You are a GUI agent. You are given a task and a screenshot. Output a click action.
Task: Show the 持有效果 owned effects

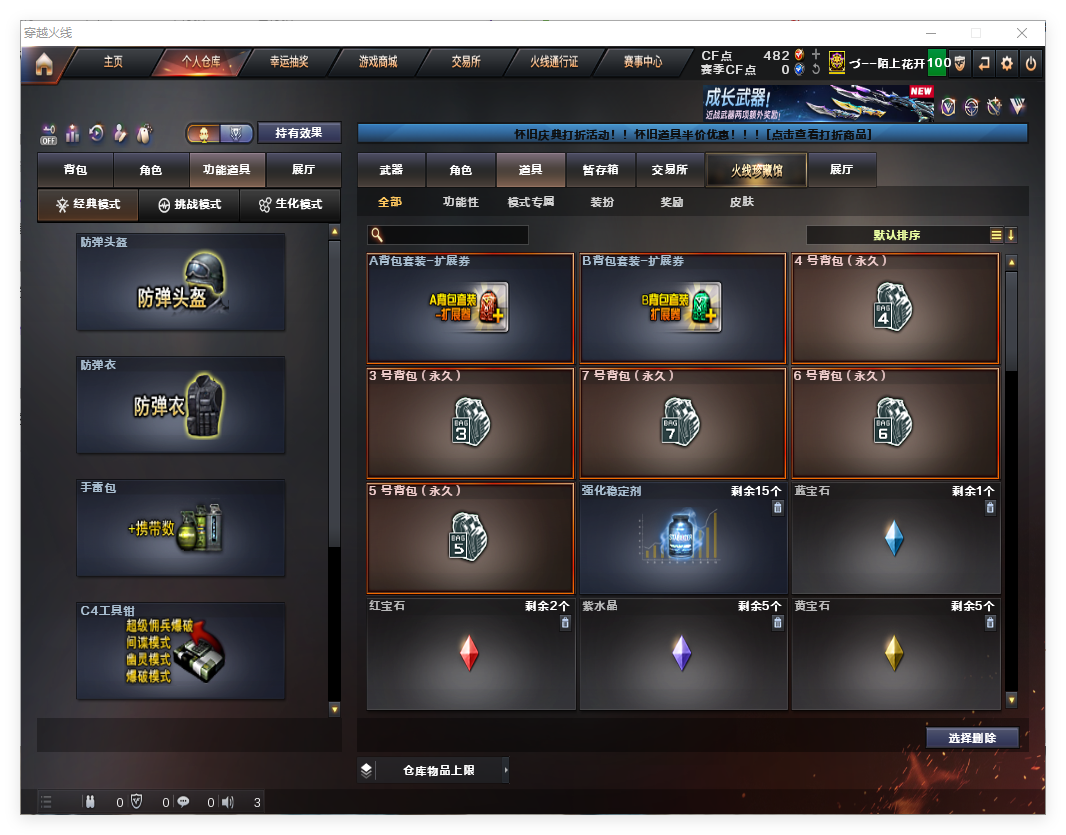[299, 133]
